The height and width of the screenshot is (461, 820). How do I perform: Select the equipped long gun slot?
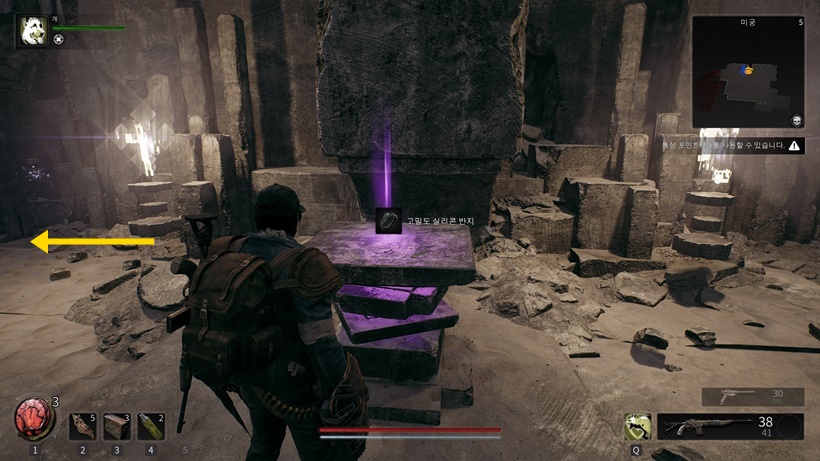(730, 427)
